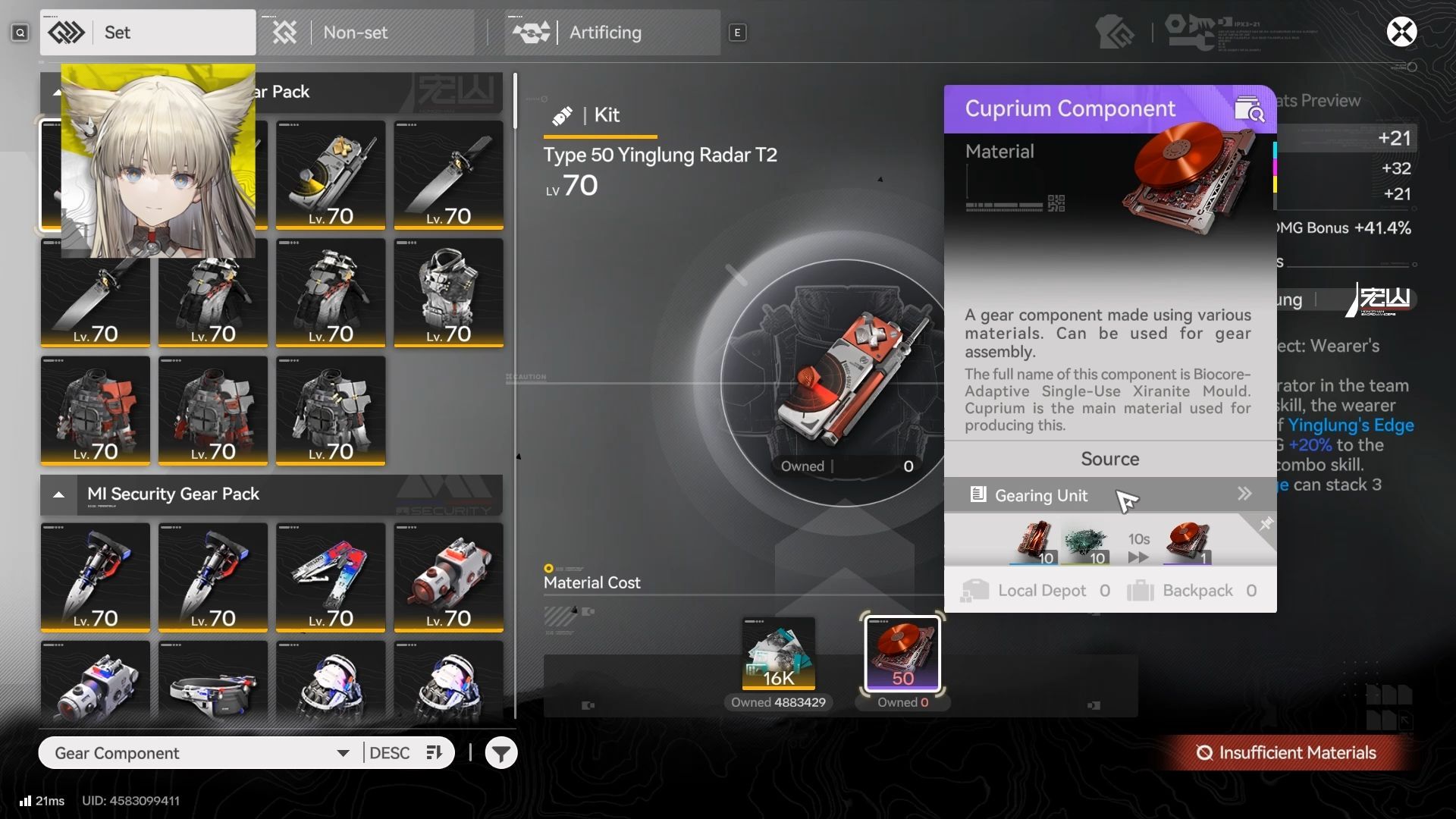This screenshot has width=1456, height=819.
Task: Click the Insufficient Materials button
Action: tap(1287, 753)
